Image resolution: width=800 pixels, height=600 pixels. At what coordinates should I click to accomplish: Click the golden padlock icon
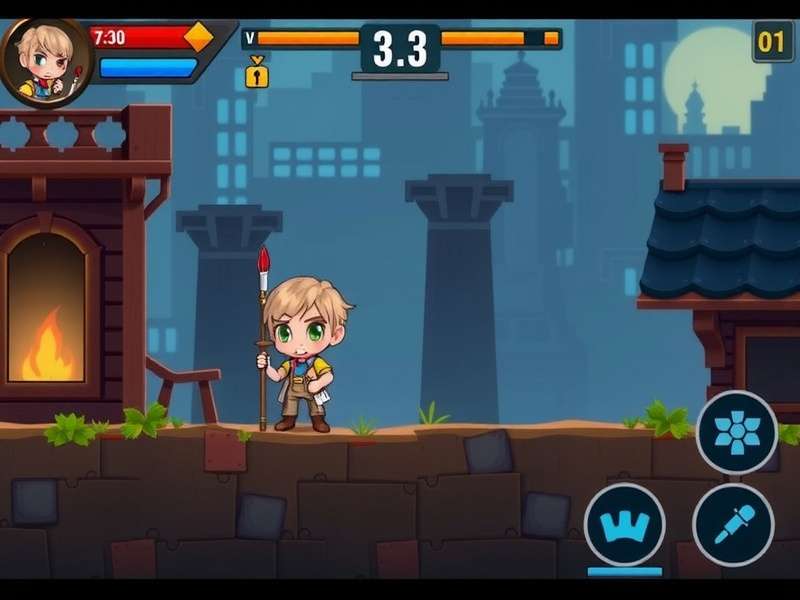click(x=257, y=73)
